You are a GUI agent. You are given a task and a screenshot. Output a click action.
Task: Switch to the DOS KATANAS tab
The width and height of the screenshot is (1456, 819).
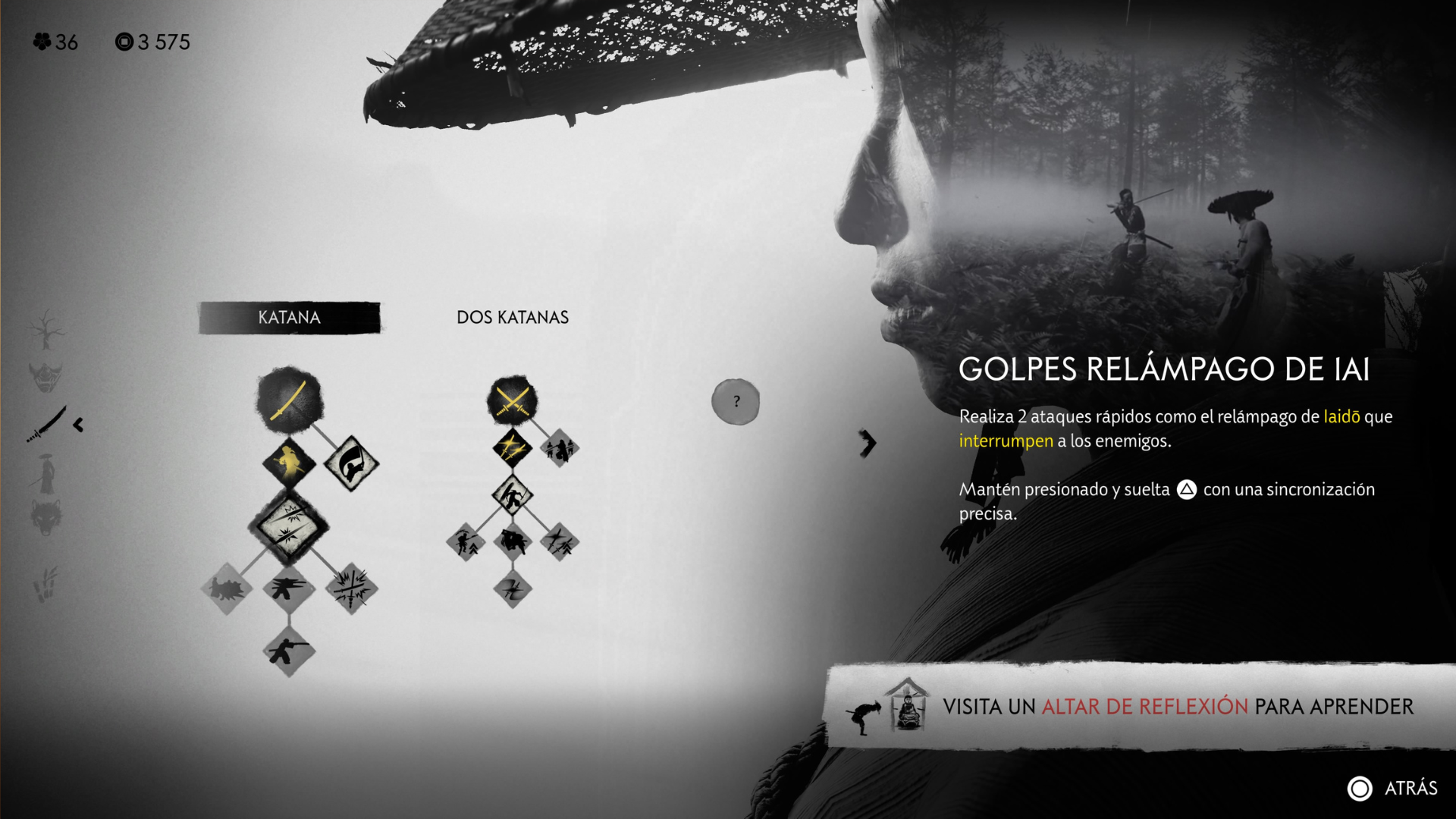click(512, 318)
